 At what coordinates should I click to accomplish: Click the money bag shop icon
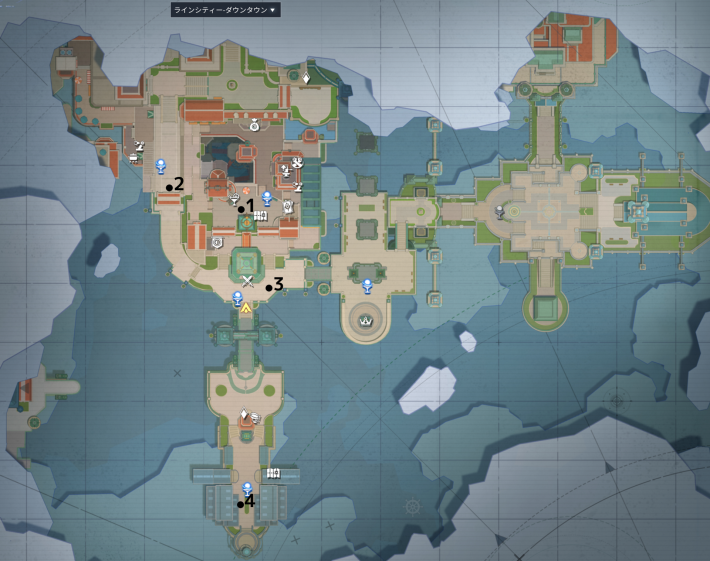[254, 126]
